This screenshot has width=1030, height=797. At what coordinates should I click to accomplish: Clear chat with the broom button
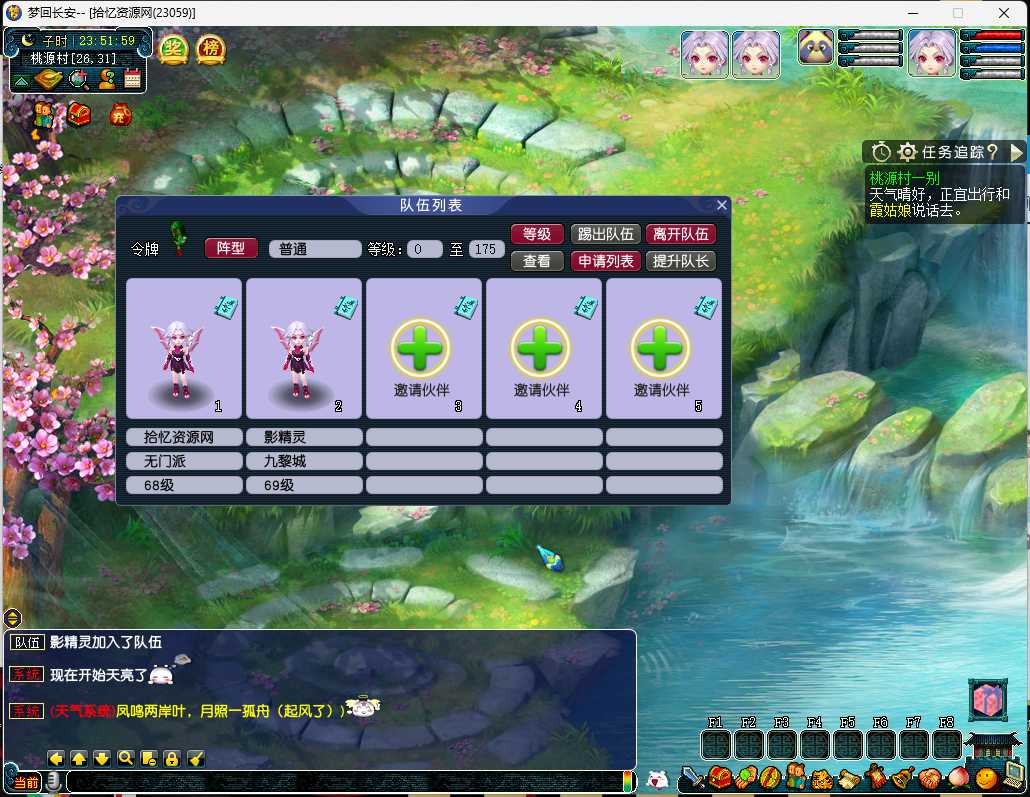[x=196, y=758]
